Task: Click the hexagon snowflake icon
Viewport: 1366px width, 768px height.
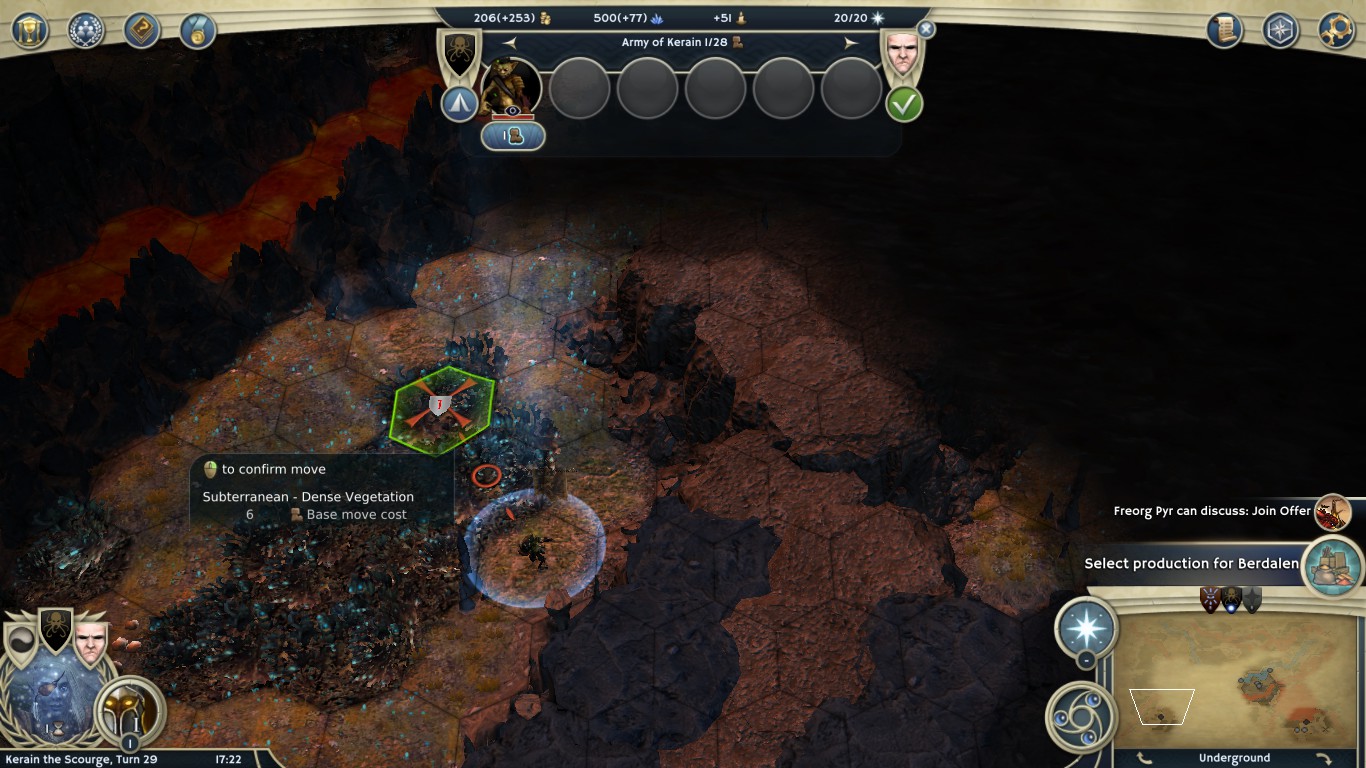Action: pos(1281,29)
